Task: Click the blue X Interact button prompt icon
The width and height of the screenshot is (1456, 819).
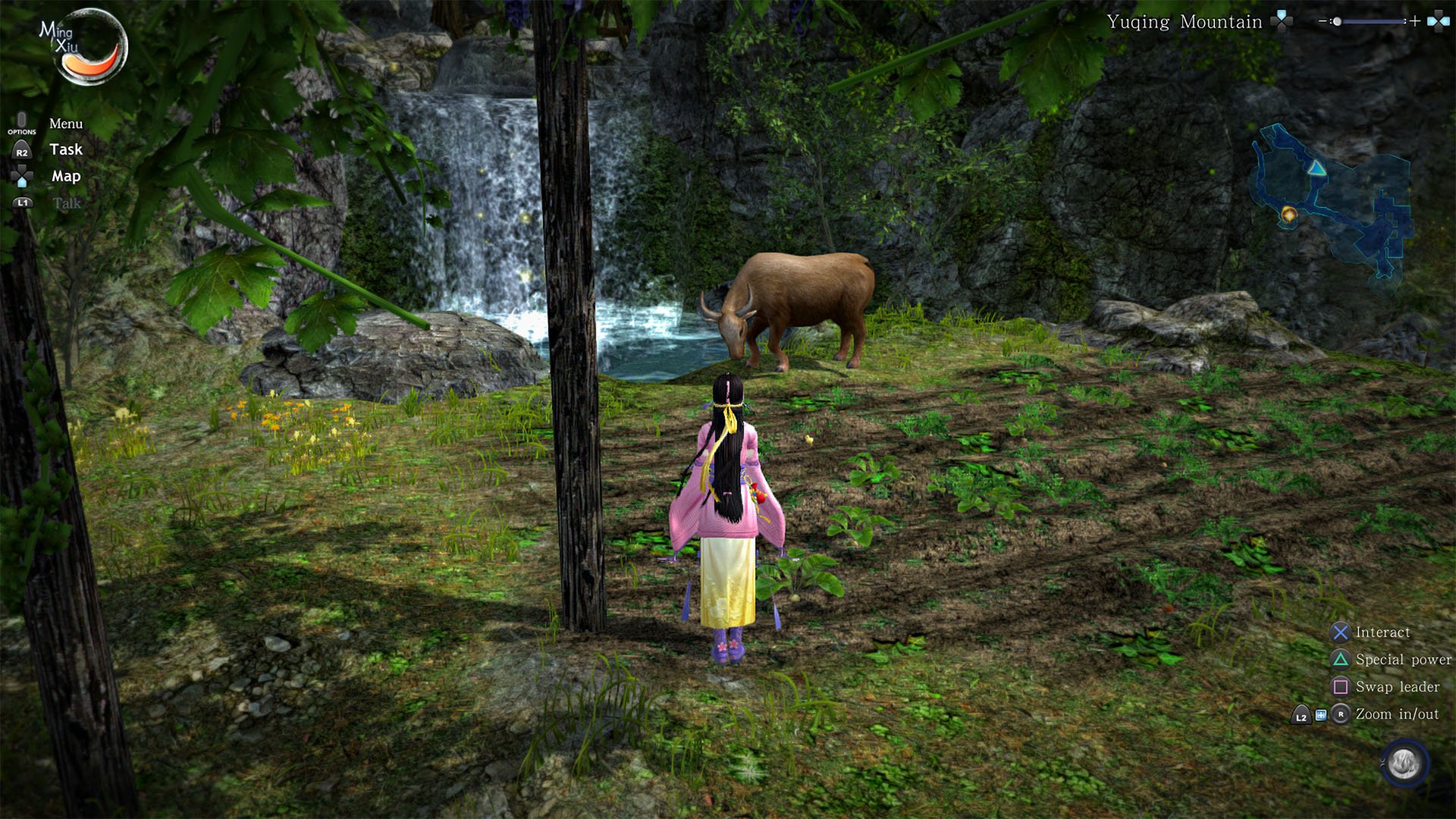Action: 1341,632
